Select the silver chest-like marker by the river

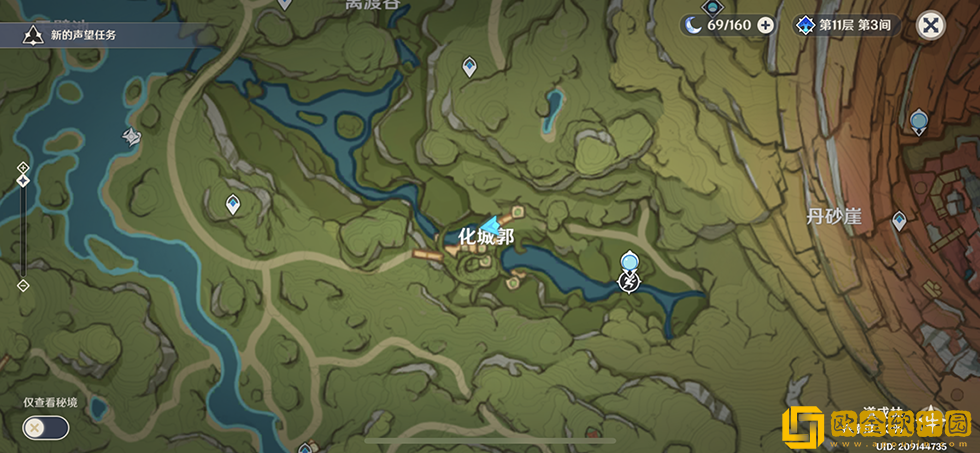[x=131, y=137]
